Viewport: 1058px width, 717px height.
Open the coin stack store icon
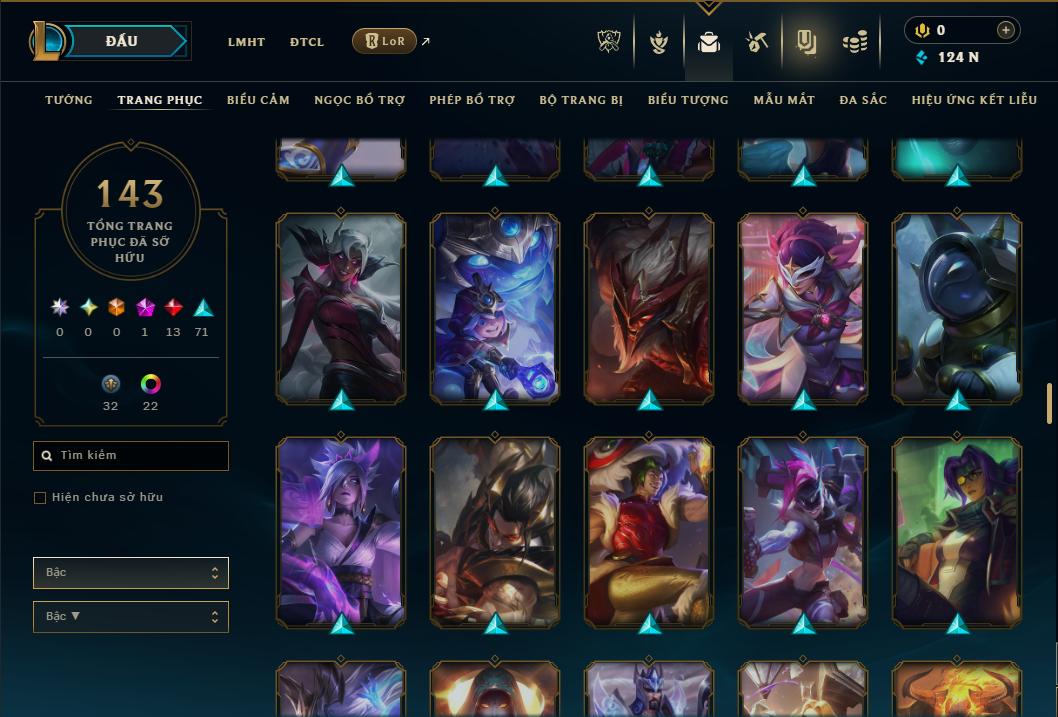pos(854,42)
